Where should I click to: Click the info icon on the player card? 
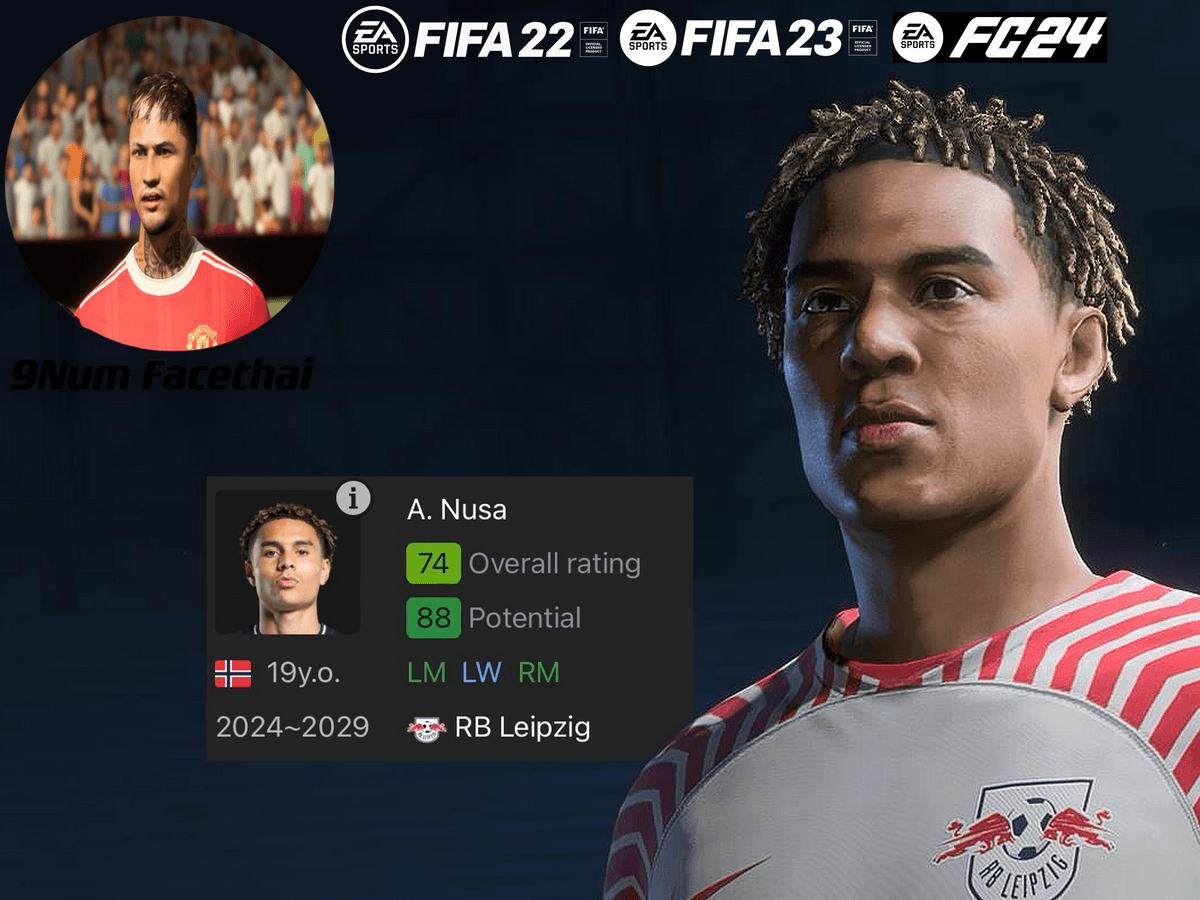point(353,498)
